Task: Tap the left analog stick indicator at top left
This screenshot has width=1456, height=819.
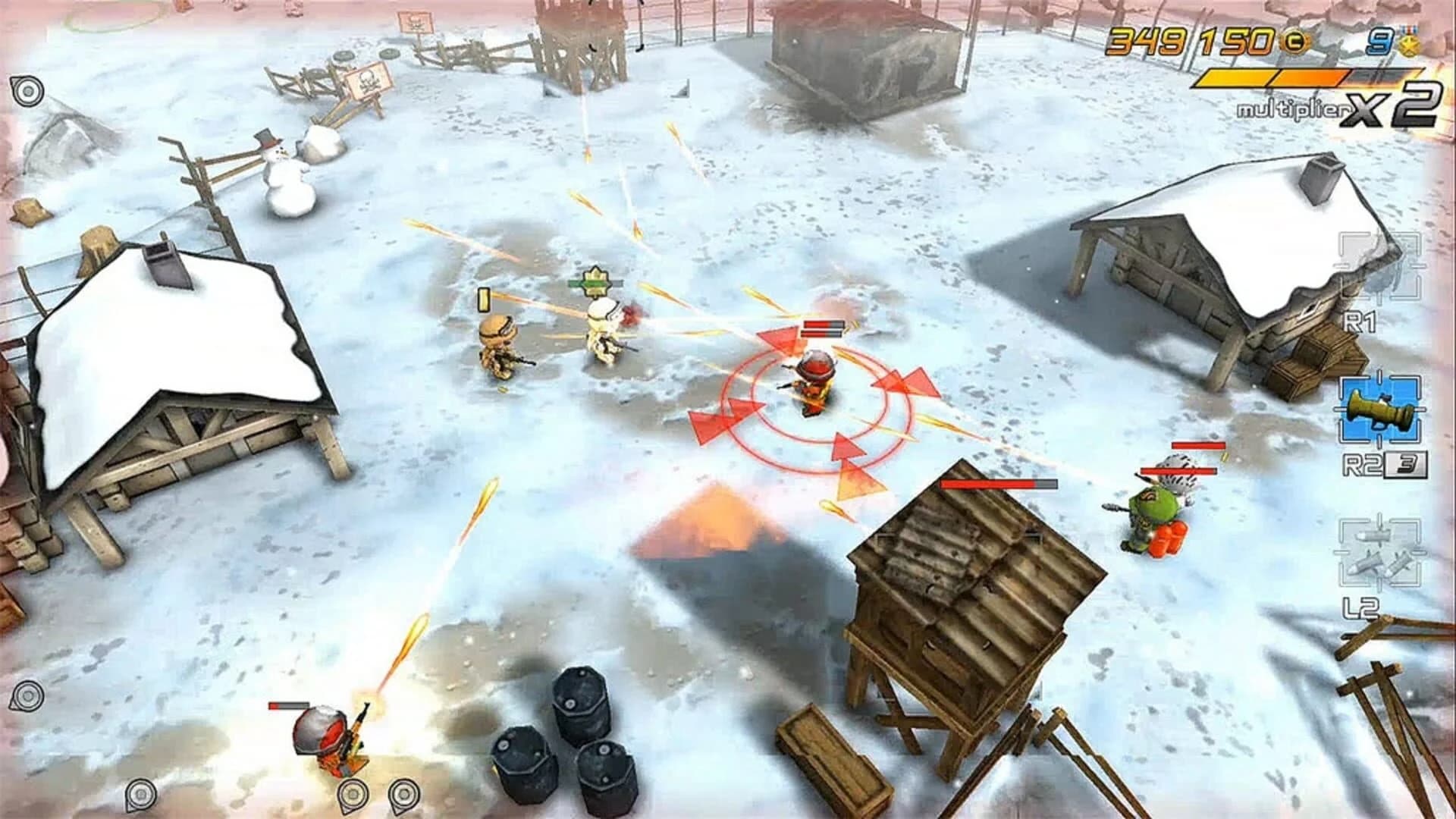Action: point(28,91)
